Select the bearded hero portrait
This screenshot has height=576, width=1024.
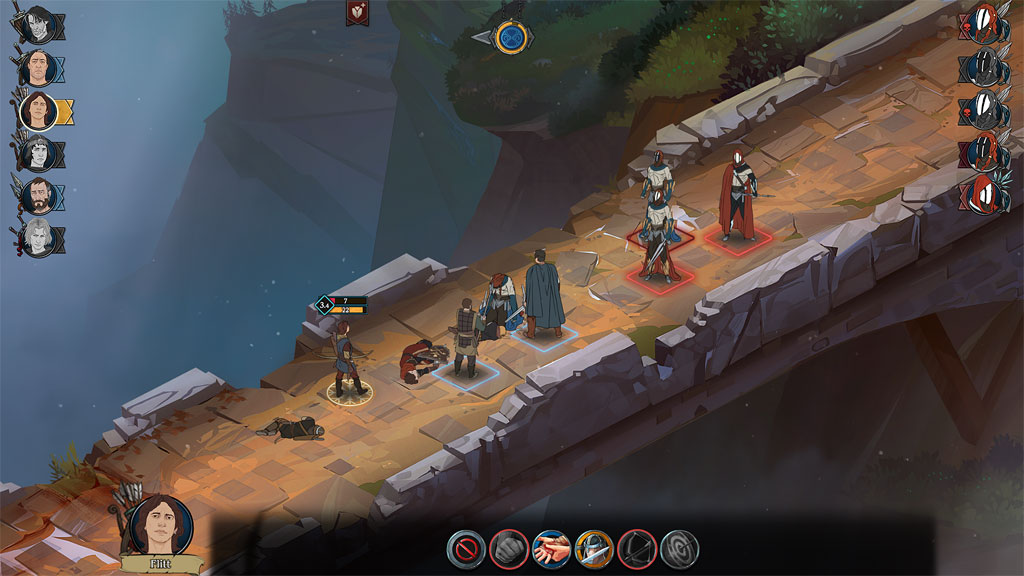tap(37, 197)
